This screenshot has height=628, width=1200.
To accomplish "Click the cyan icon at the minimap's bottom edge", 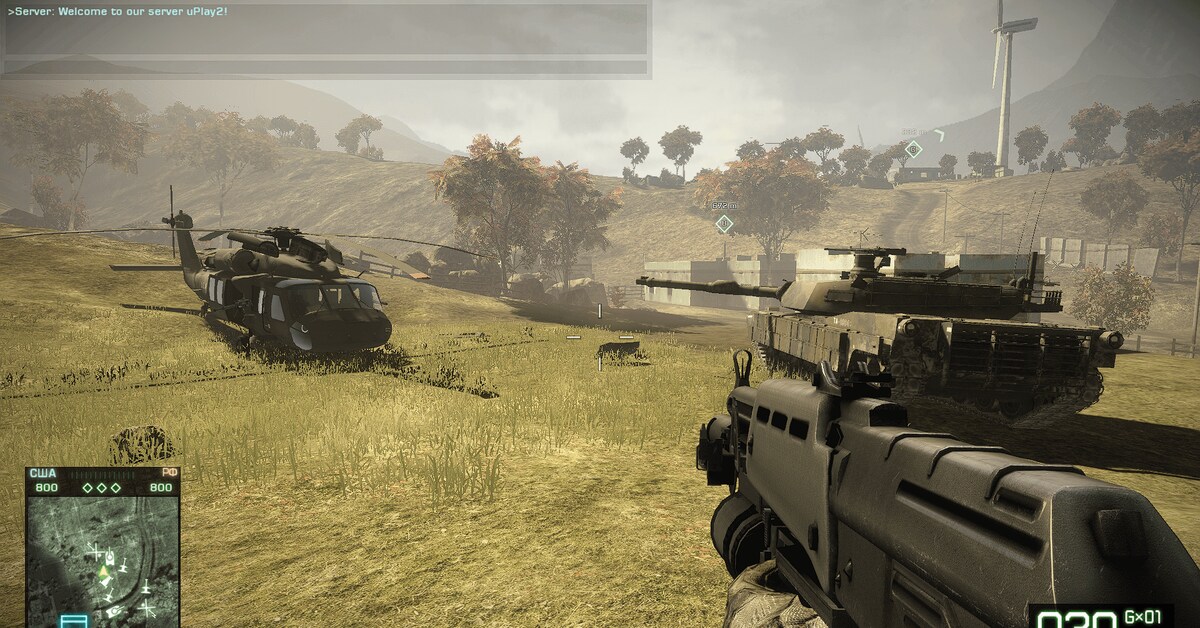I will [74, 621].
